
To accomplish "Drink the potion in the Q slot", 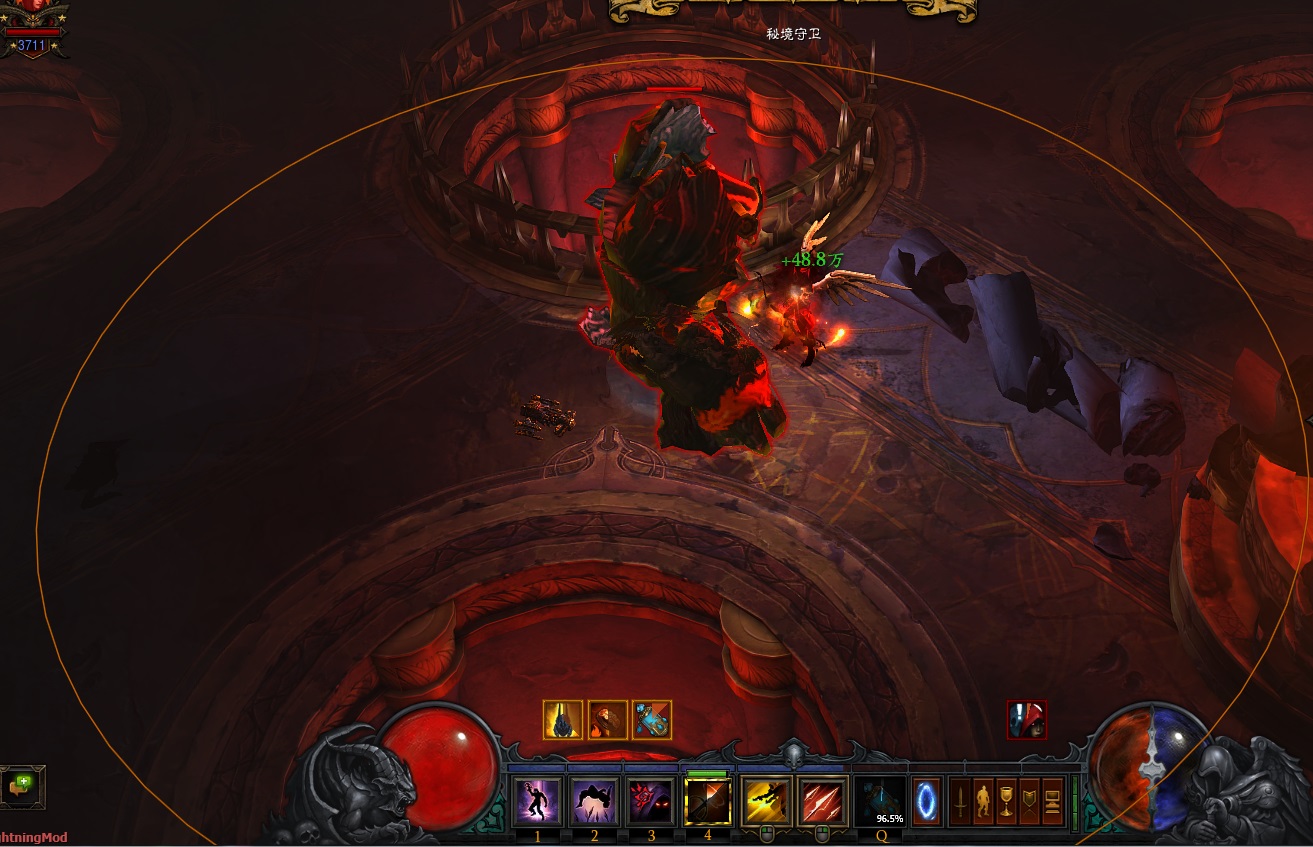I will pos(881,801).
